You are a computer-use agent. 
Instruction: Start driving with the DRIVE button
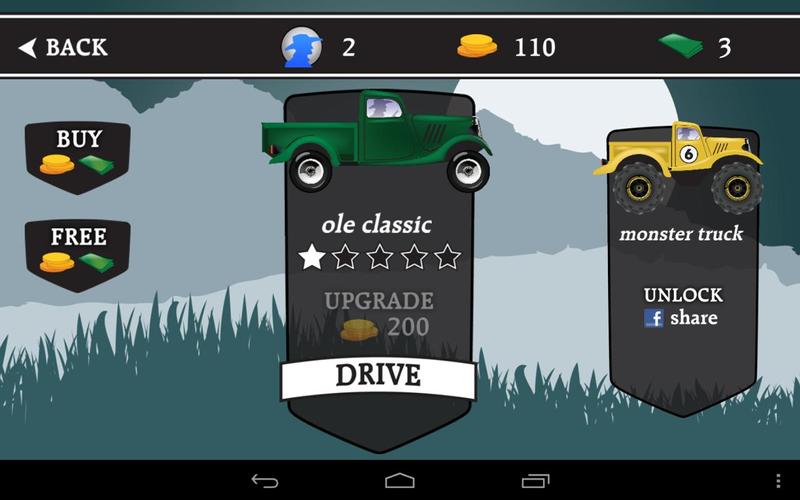pos(378,376)
